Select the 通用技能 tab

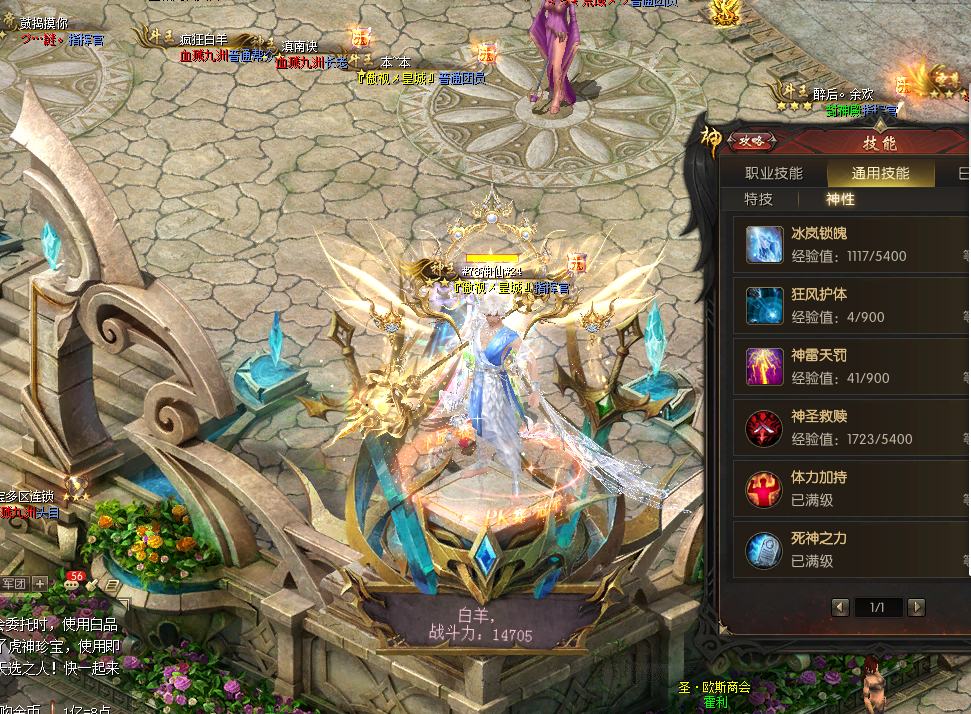click(x=880, y=173)
